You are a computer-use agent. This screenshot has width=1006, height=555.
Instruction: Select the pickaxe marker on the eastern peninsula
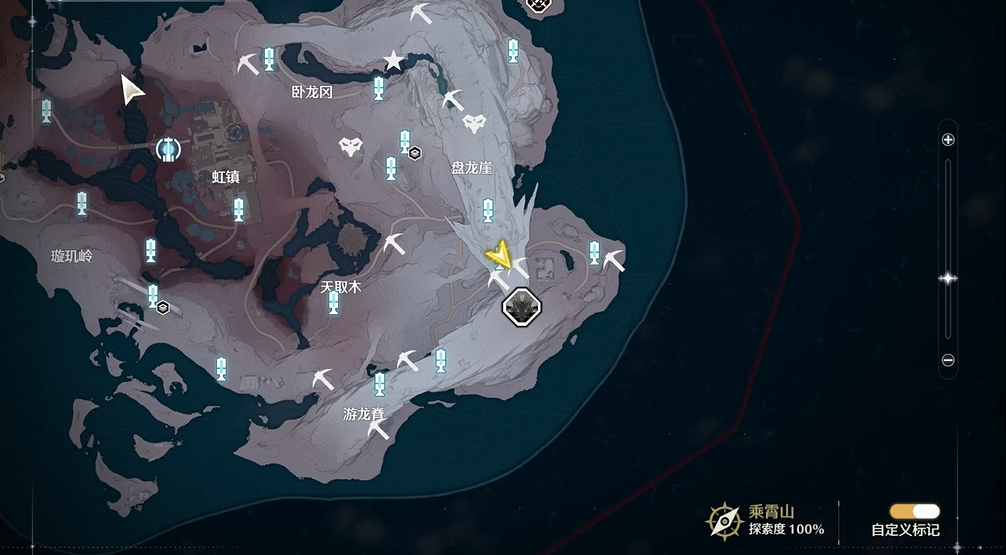613,260
